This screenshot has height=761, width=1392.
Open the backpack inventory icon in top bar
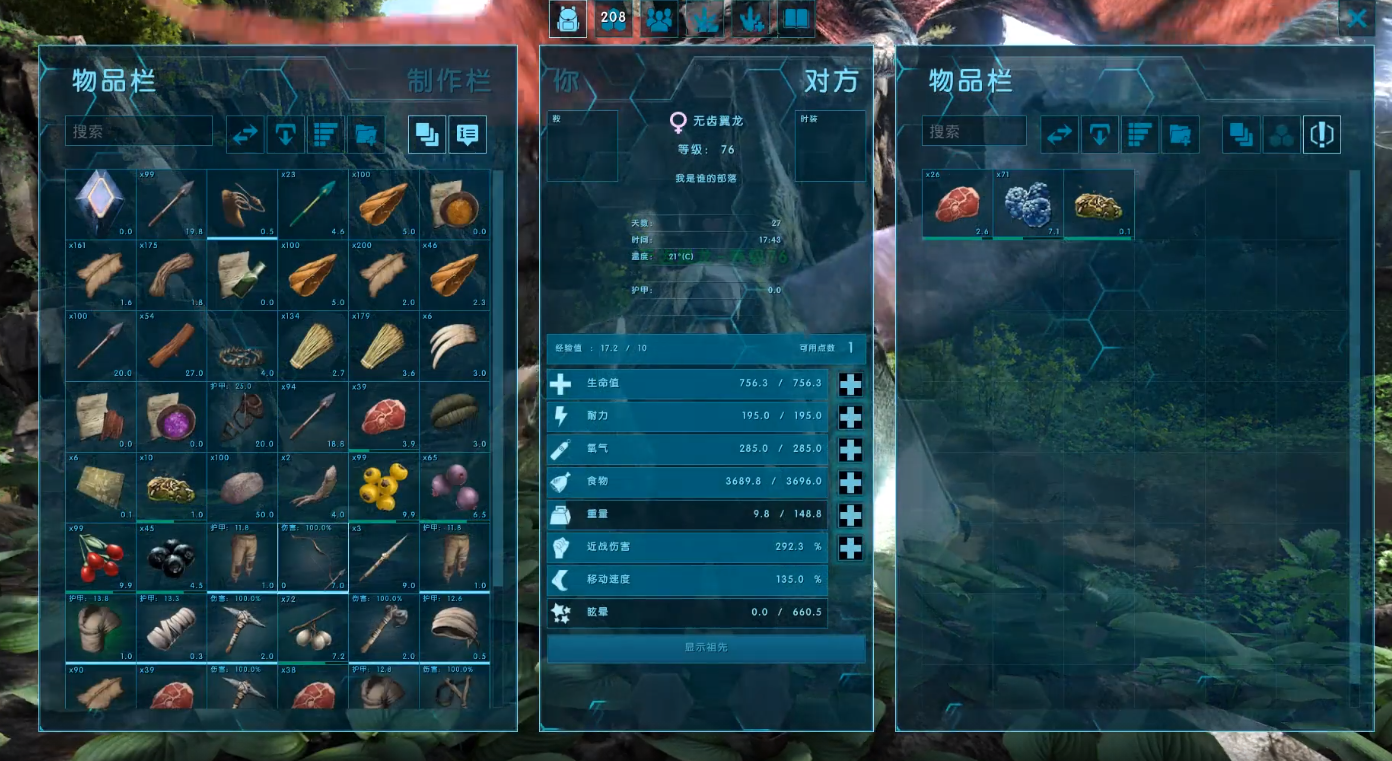click(568, 19)
